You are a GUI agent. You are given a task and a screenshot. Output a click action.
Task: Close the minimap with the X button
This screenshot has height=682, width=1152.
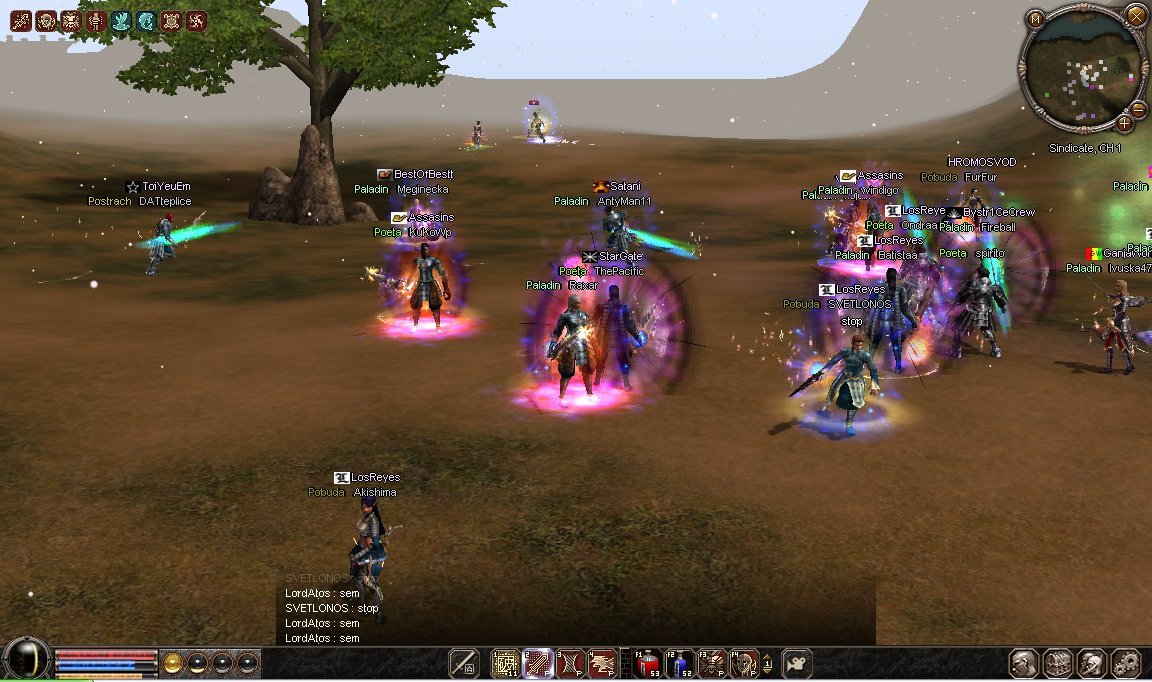click(1136, 15)
